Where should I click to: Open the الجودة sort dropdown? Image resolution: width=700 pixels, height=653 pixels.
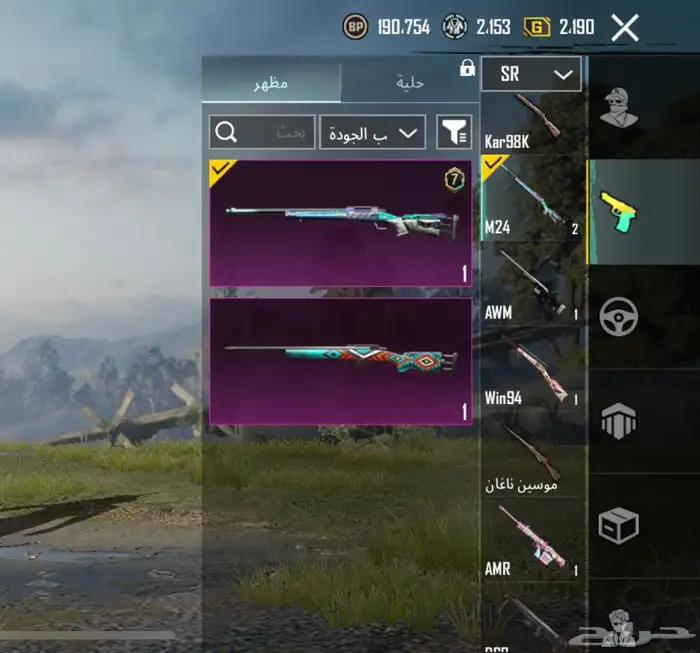point(372,132)
